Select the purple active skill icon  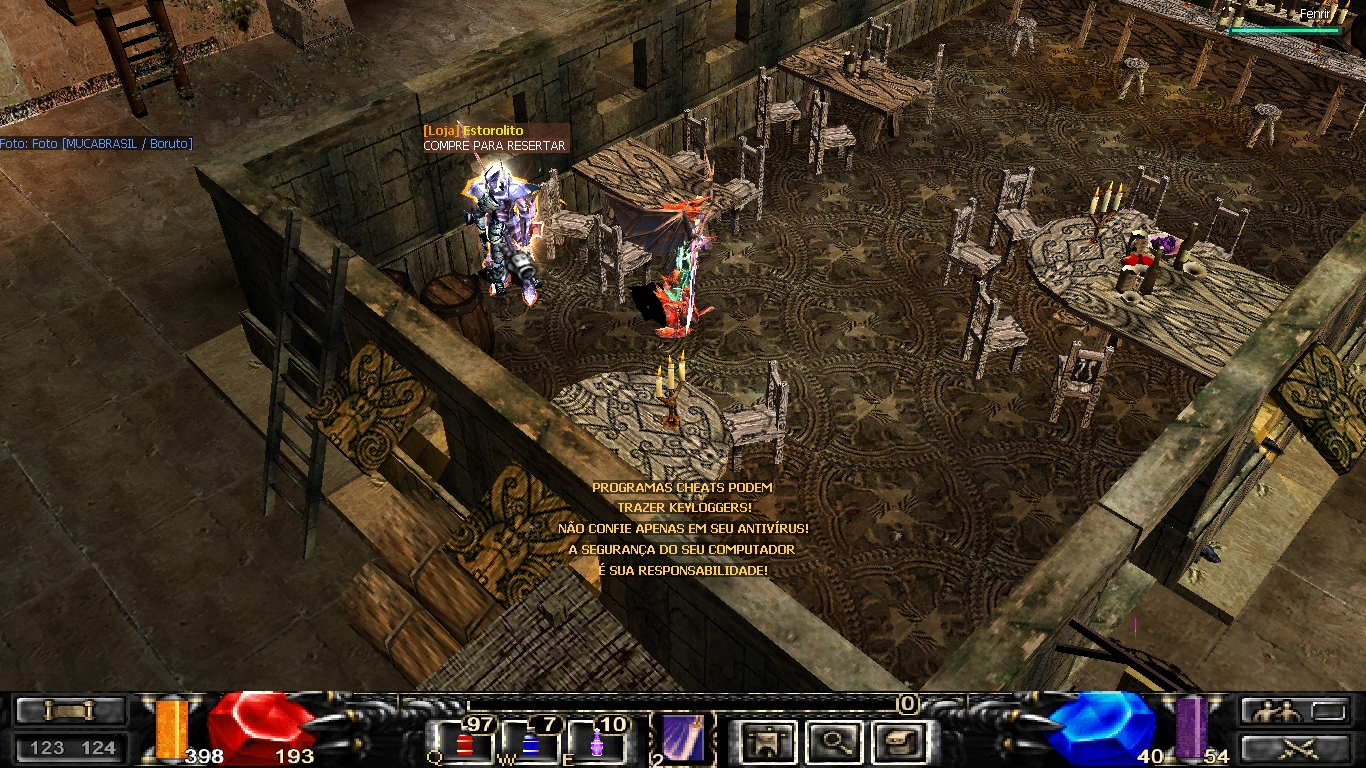(x=683, y=738)
